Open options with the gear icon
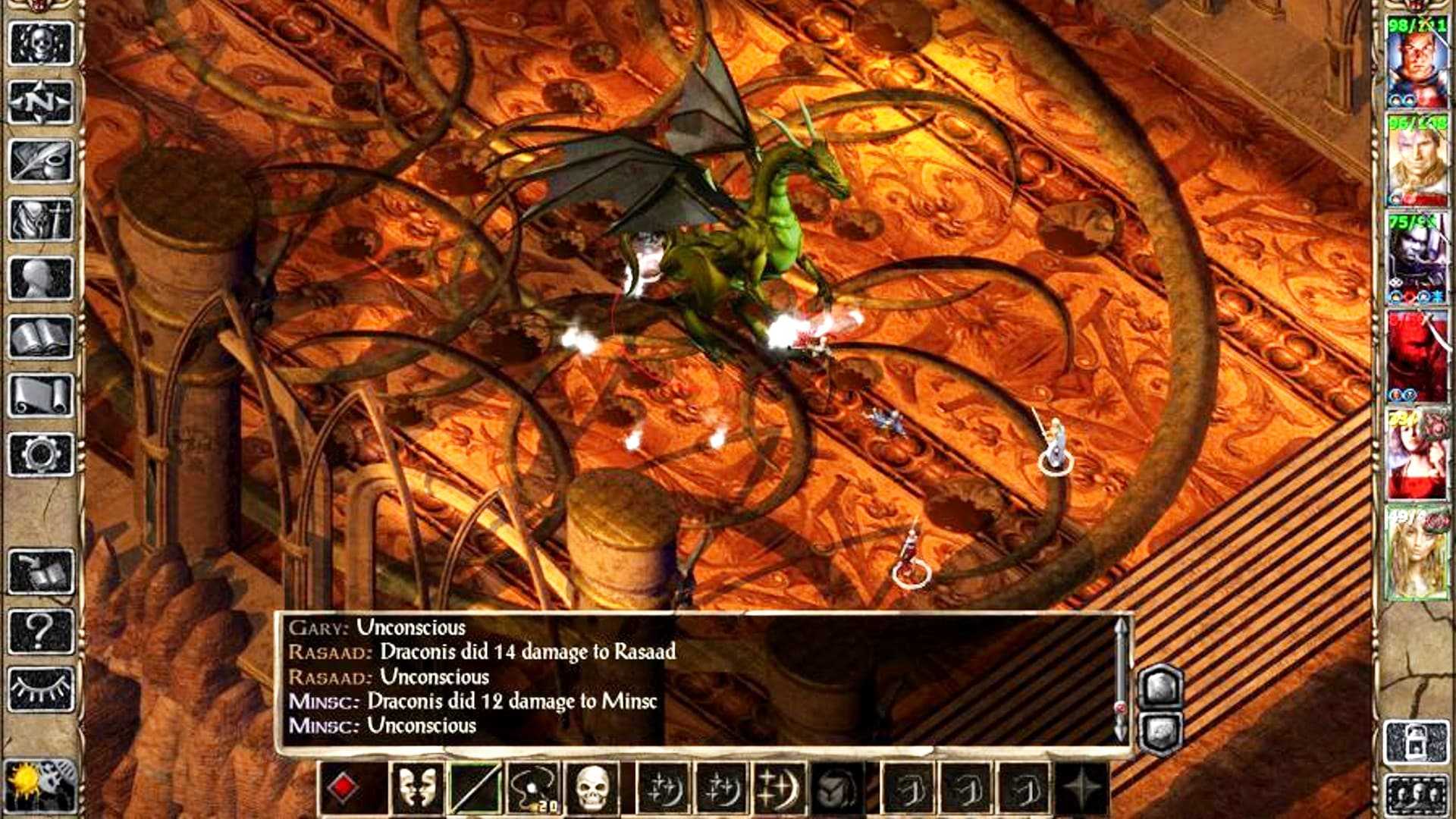Viewport: 1456px width, 819px height. coord(41,454)
